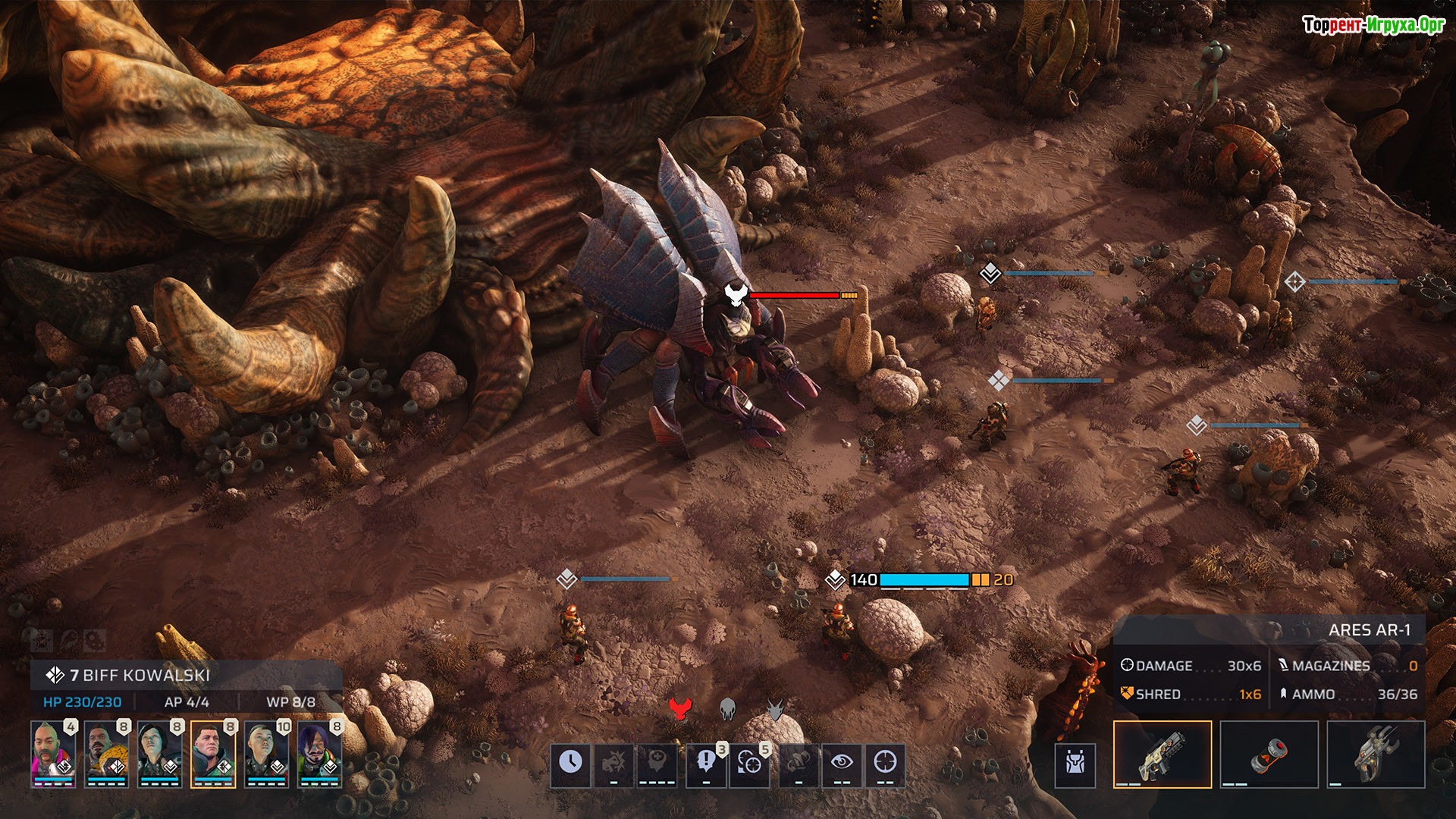
Task: Open the watermark site link
Action: pyautogui.click(x=1373, y=25)
